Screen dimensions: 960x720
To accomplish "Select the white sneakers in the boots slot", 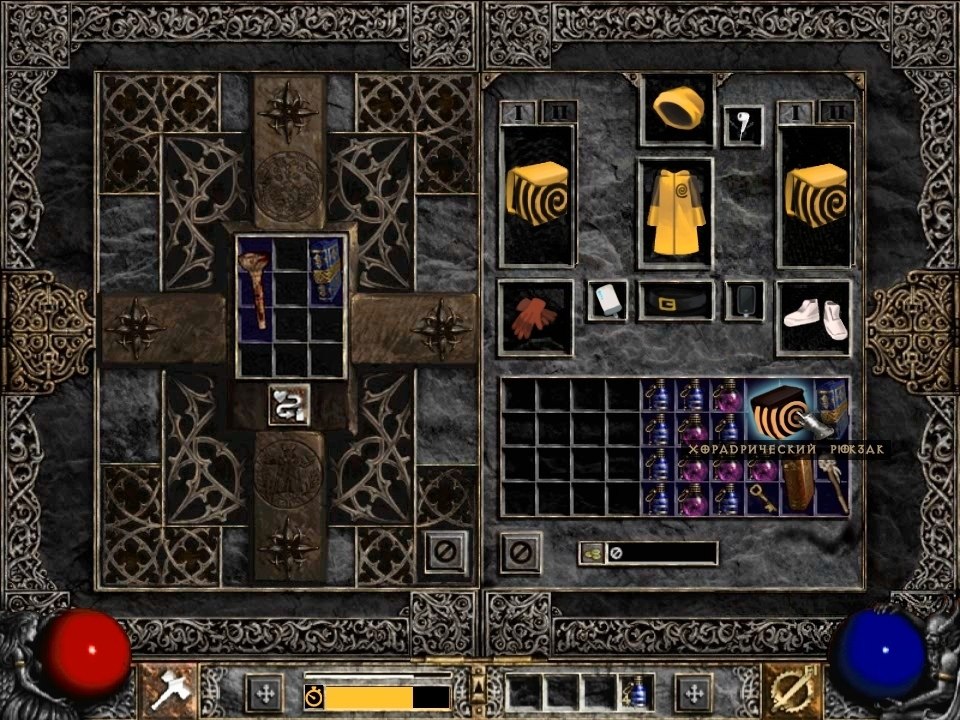I will (814, 317).
